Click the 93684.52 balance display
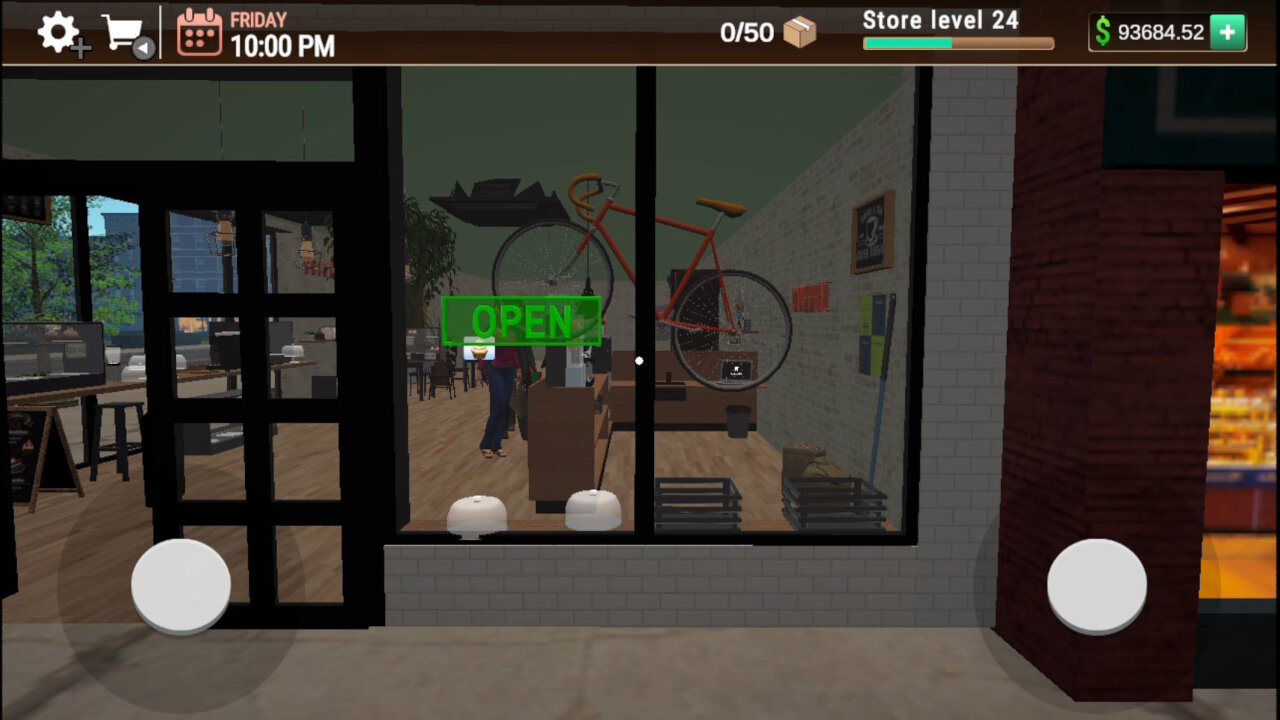 [x=1160, y=32]
